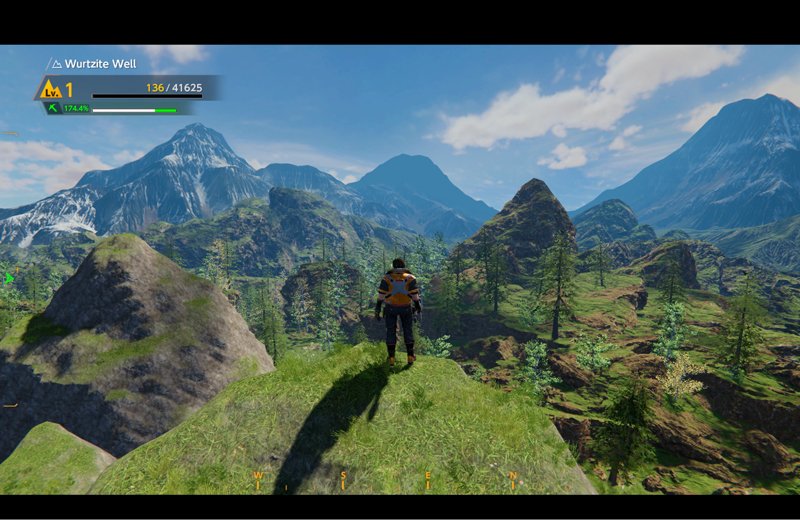Click the green arrow waypoint marker
The width and height of the screenshot is (800, 520).
pyautogui.click(x=10, y=278)
